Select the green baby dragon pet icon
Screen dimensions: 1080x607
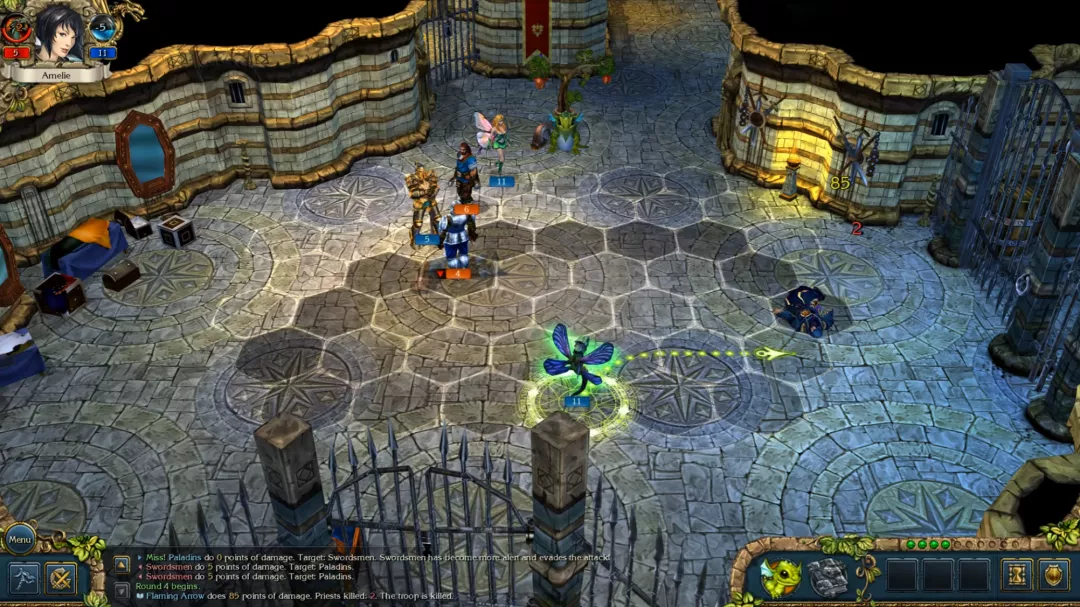tap(779, 577)
